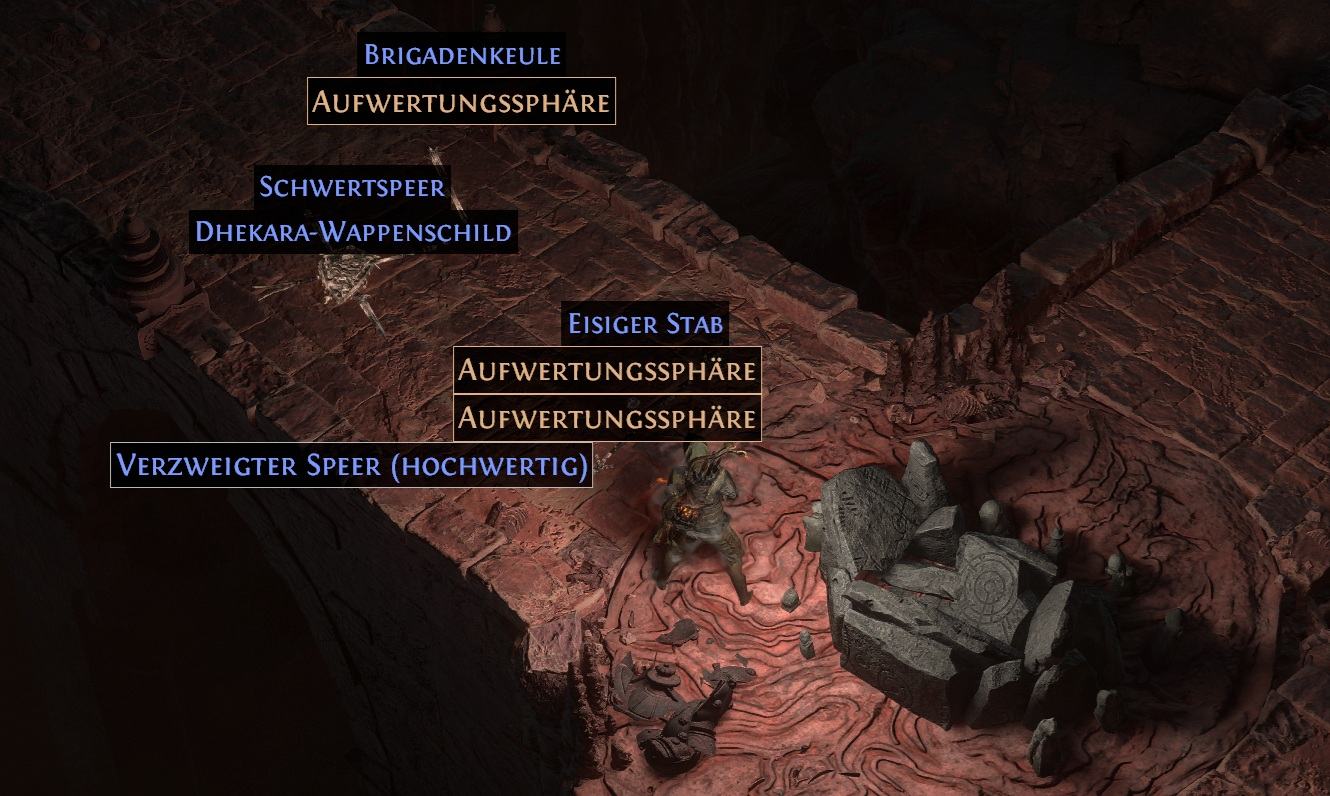Pick up Verzweigter Speer (hochwertig)
This screenshot has height=796, width=1330.
[x=351, y=465]
